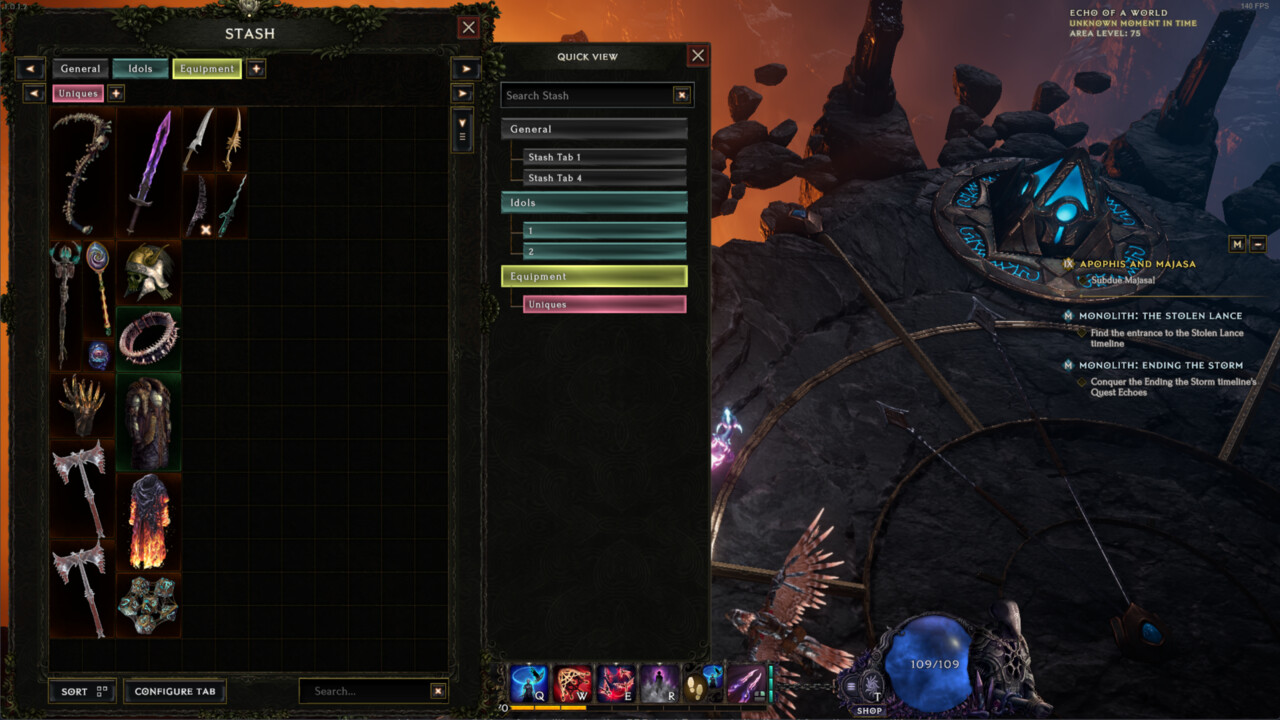Select the curved scythe item
The image size is (1280, 720).
[x=83, y=172]
